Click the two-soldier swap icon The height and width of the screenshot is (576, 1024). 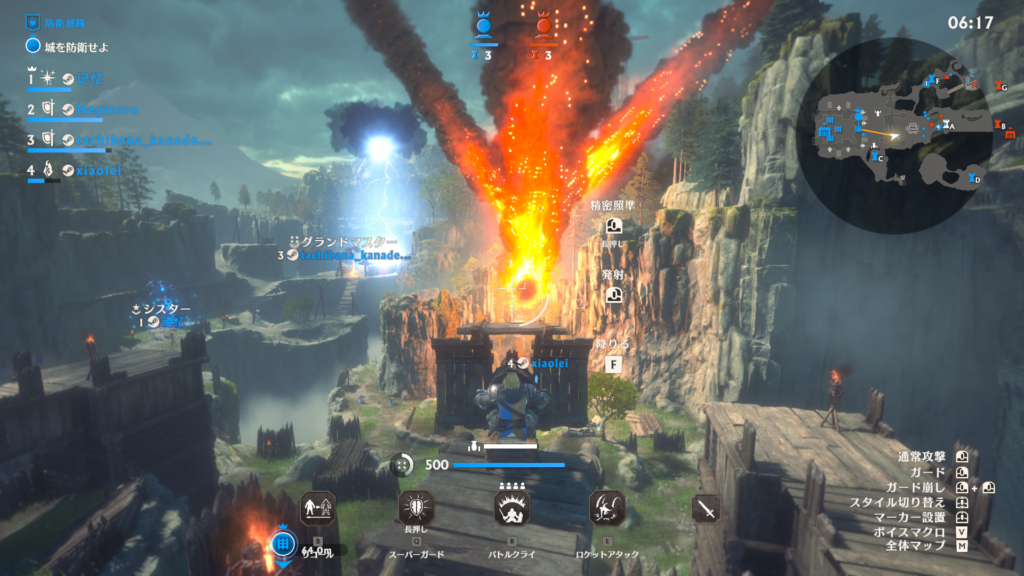pyautogui.click(x=317, y=509)
